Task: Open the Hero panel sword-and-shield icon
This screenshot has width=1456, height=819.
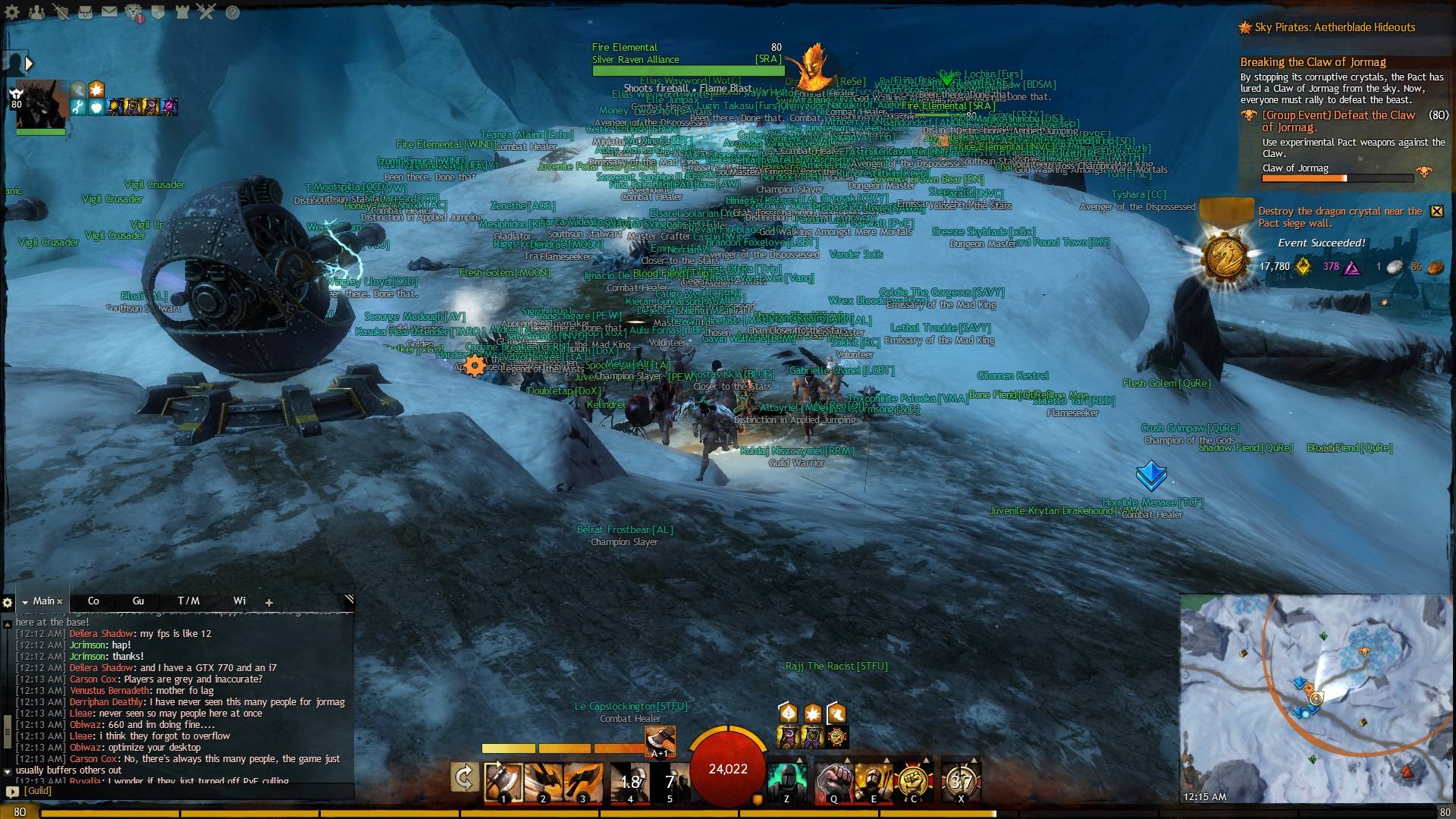Action: click(61, 11)
